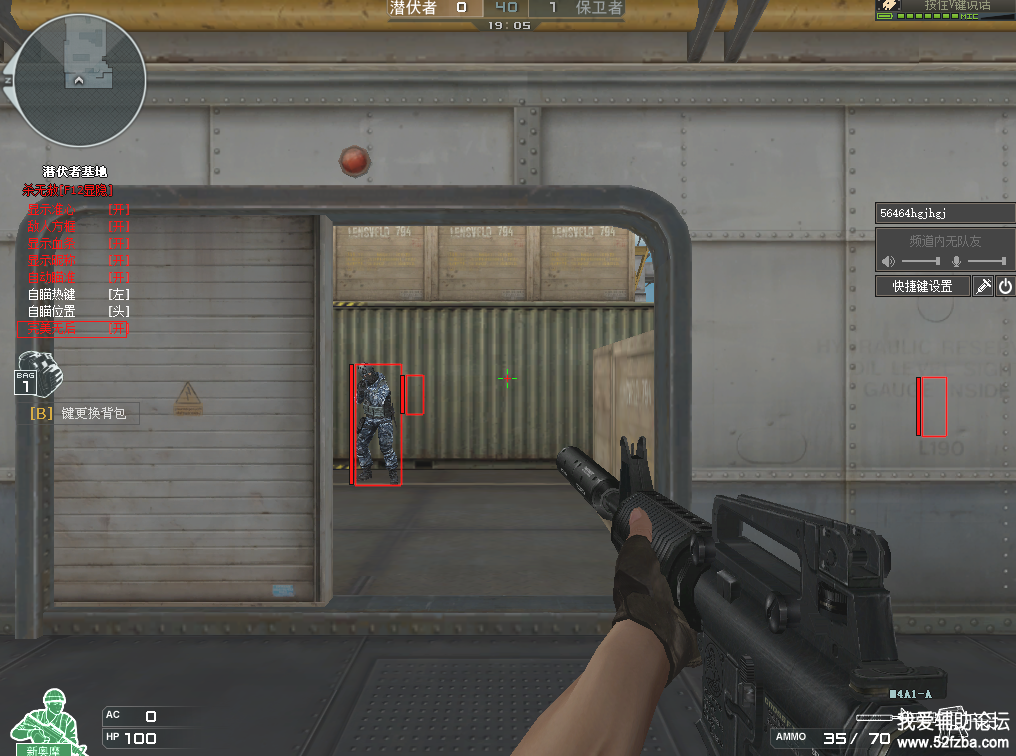The width and height of the screenshot is (1016, 756).
Task: Adjust the speaker volume slider
Action: 920,261
